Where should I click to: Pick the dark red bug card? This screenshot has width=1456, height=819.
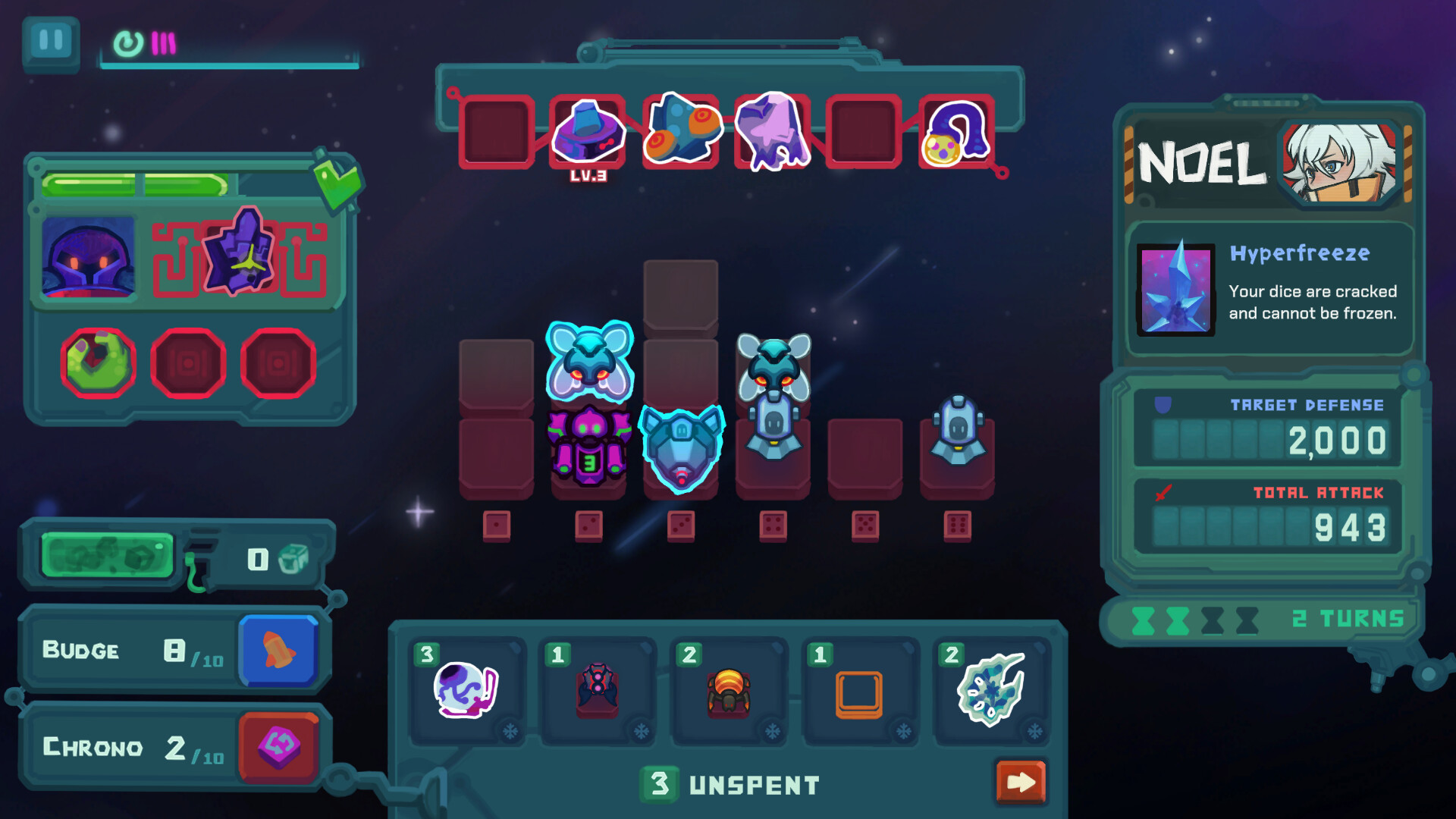pos(598,690)
